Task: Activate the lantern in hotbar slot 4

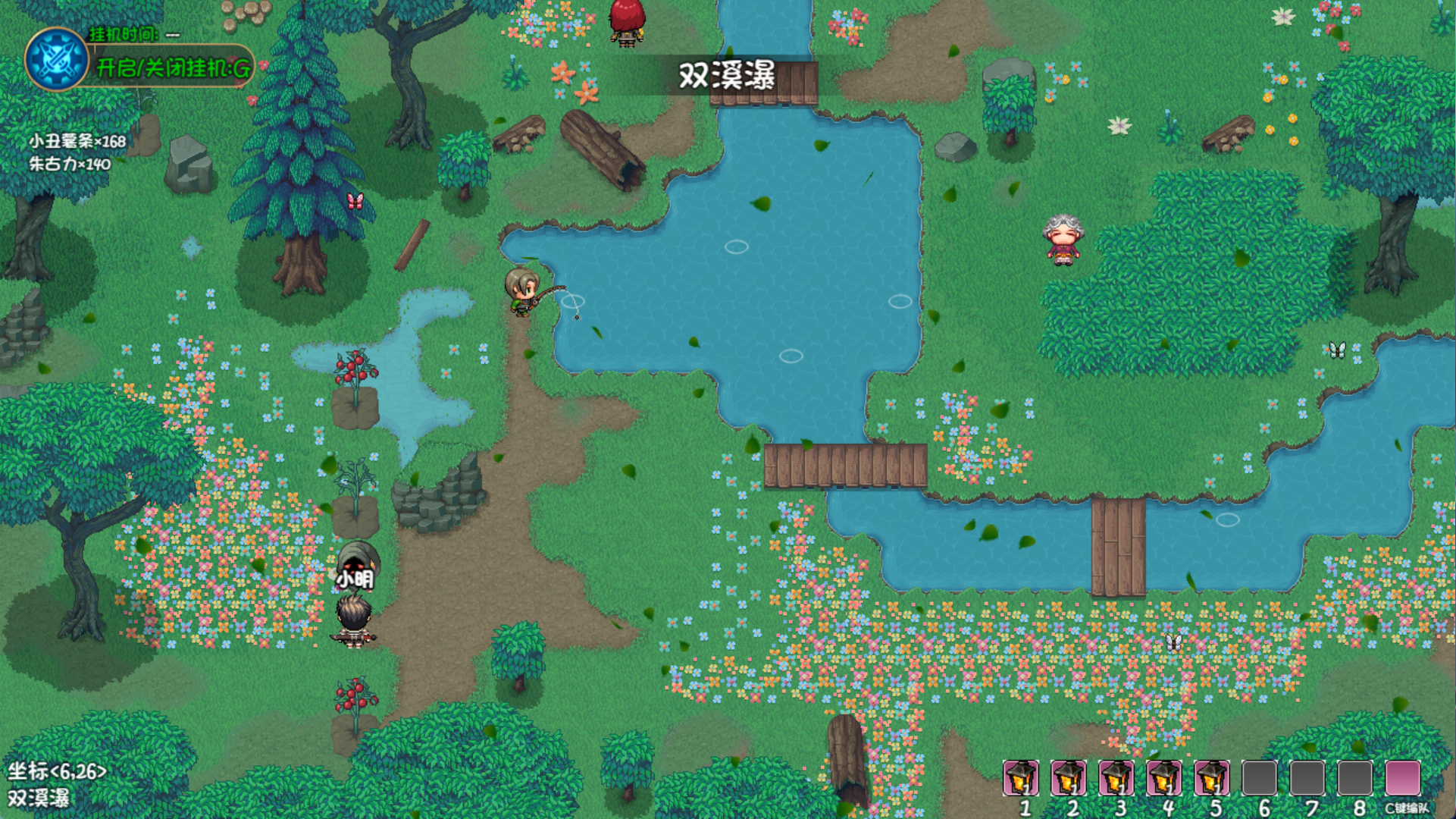Action: coord(1163,778)
